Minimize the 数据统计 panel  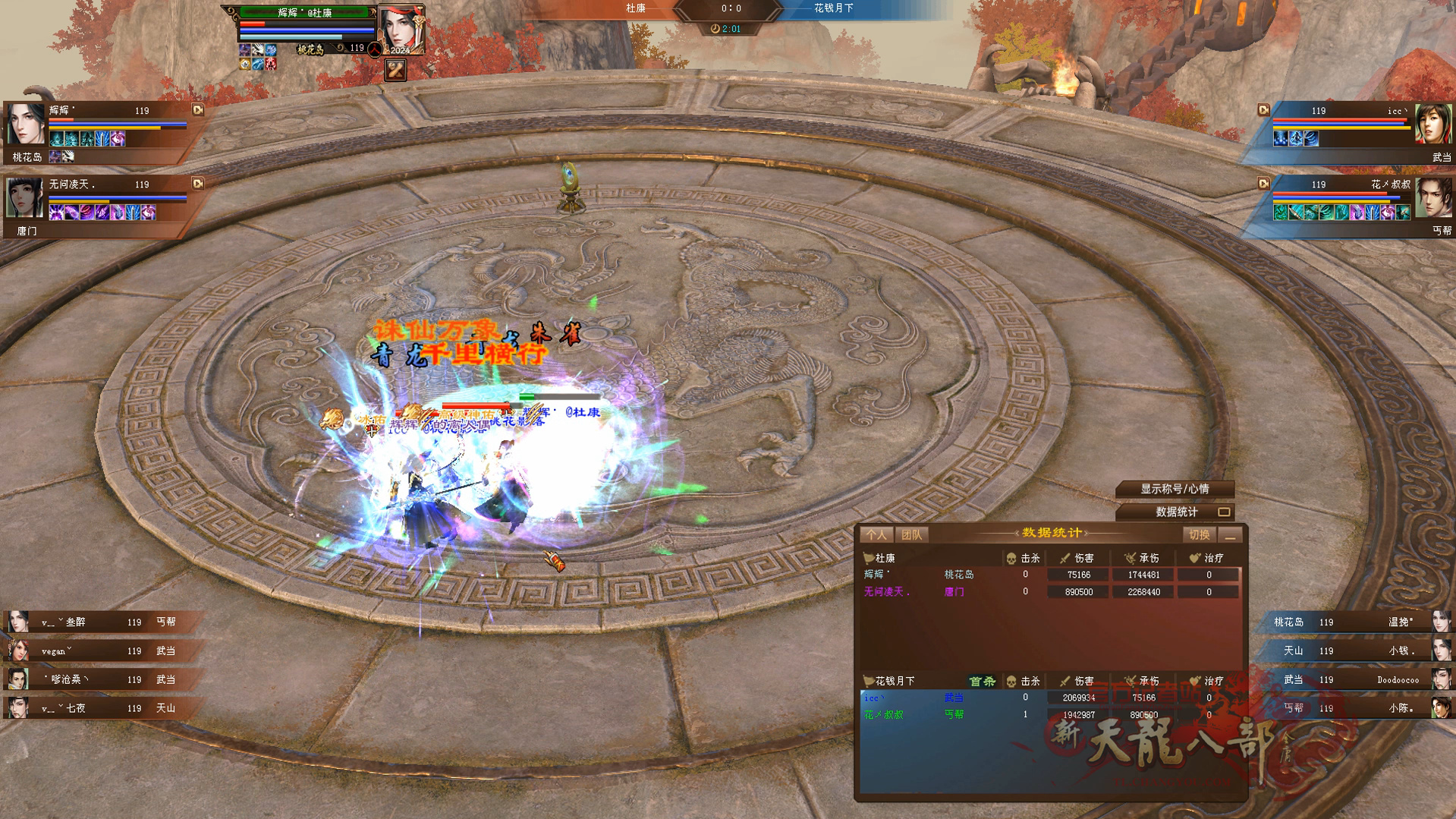click(1231, 536)
